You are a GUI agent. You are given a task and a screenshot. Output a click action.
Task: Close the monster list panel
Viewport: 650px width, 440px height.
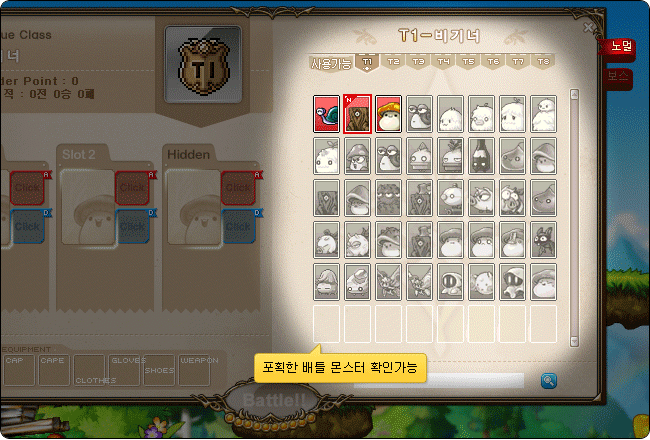tap(590, 29)
